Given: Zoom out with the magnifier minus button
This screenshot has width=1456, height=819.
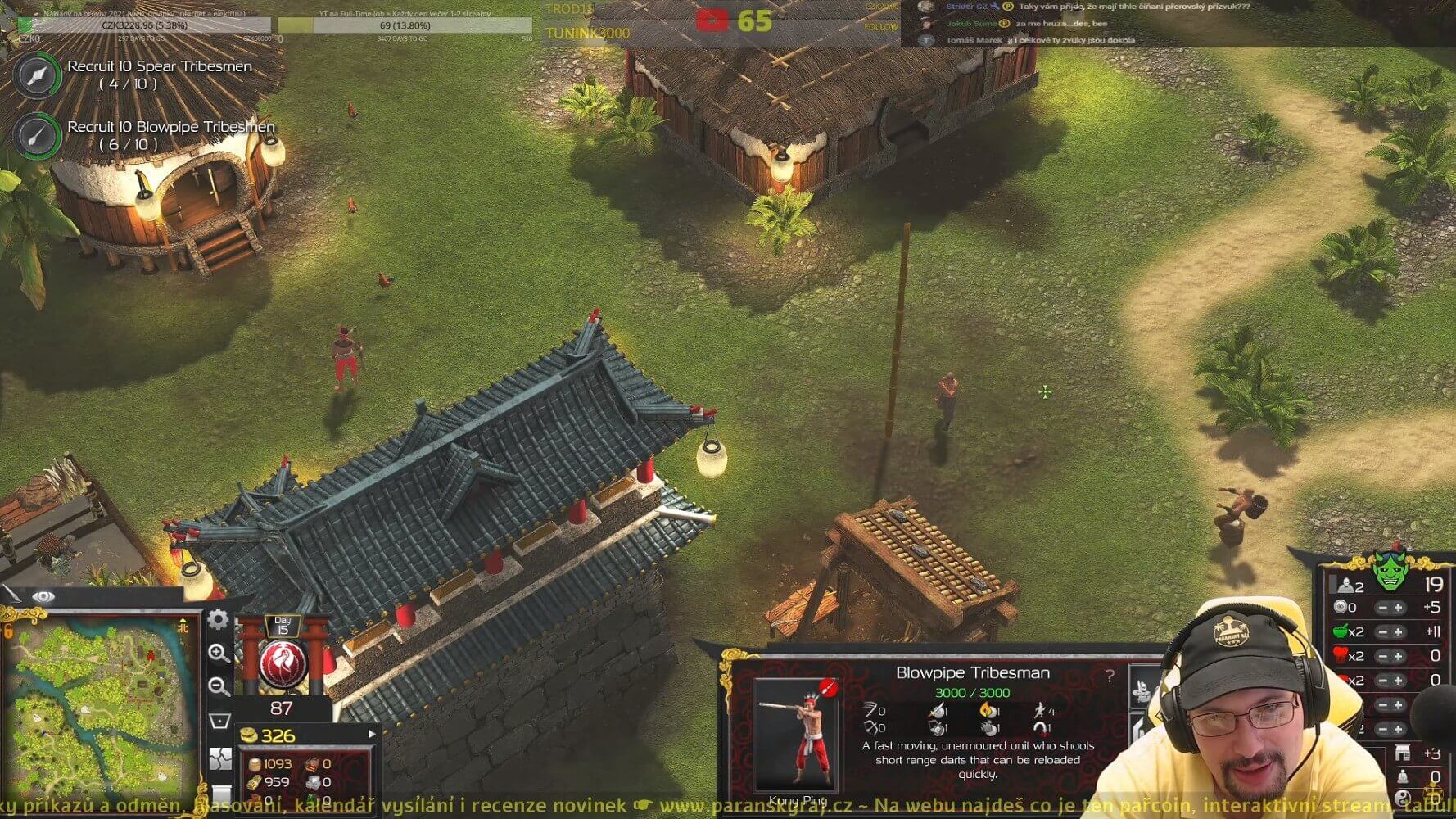Looking at the screenshot, I should click(x=219, y=686).
